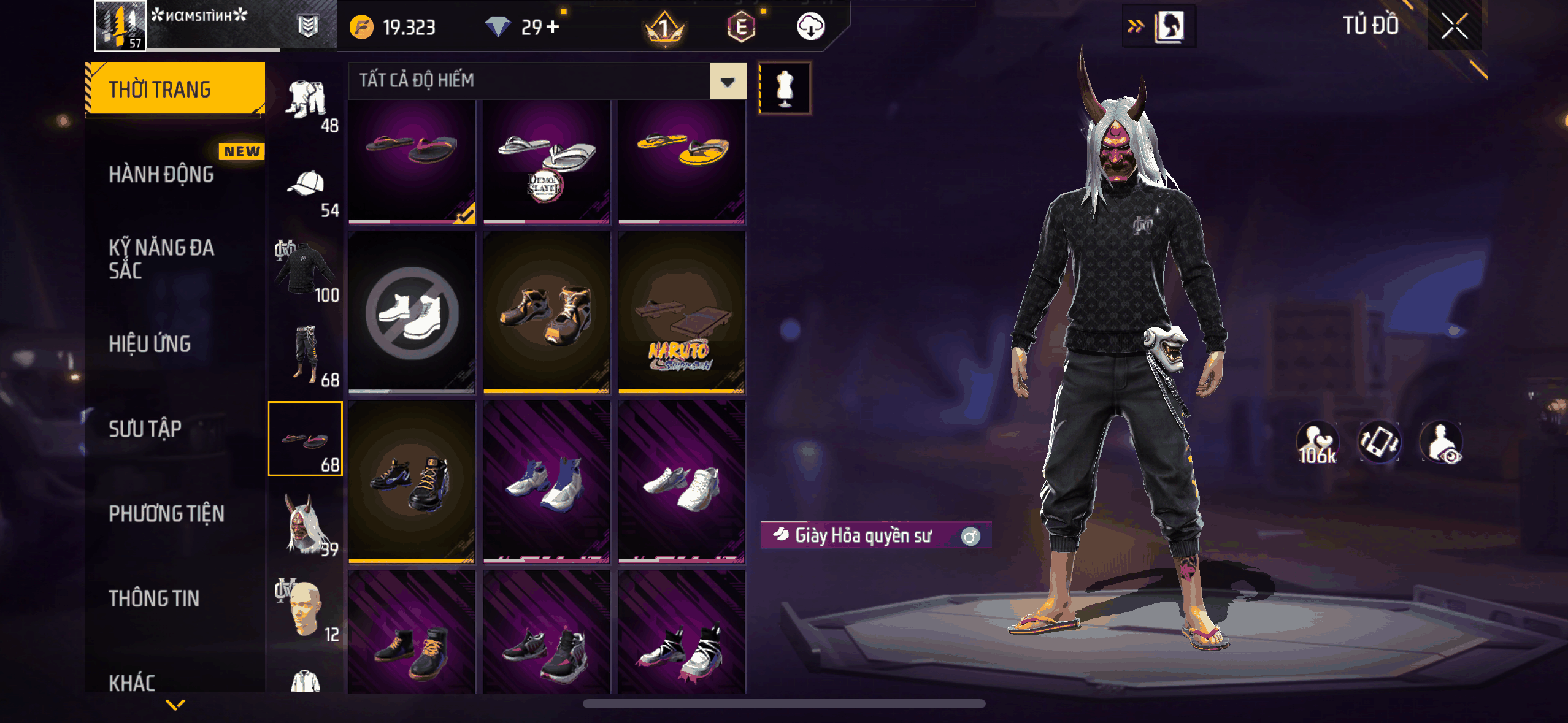Open Phương Tiện tab
Screen dimensions: 1568x723
click(x=166, y=513)
